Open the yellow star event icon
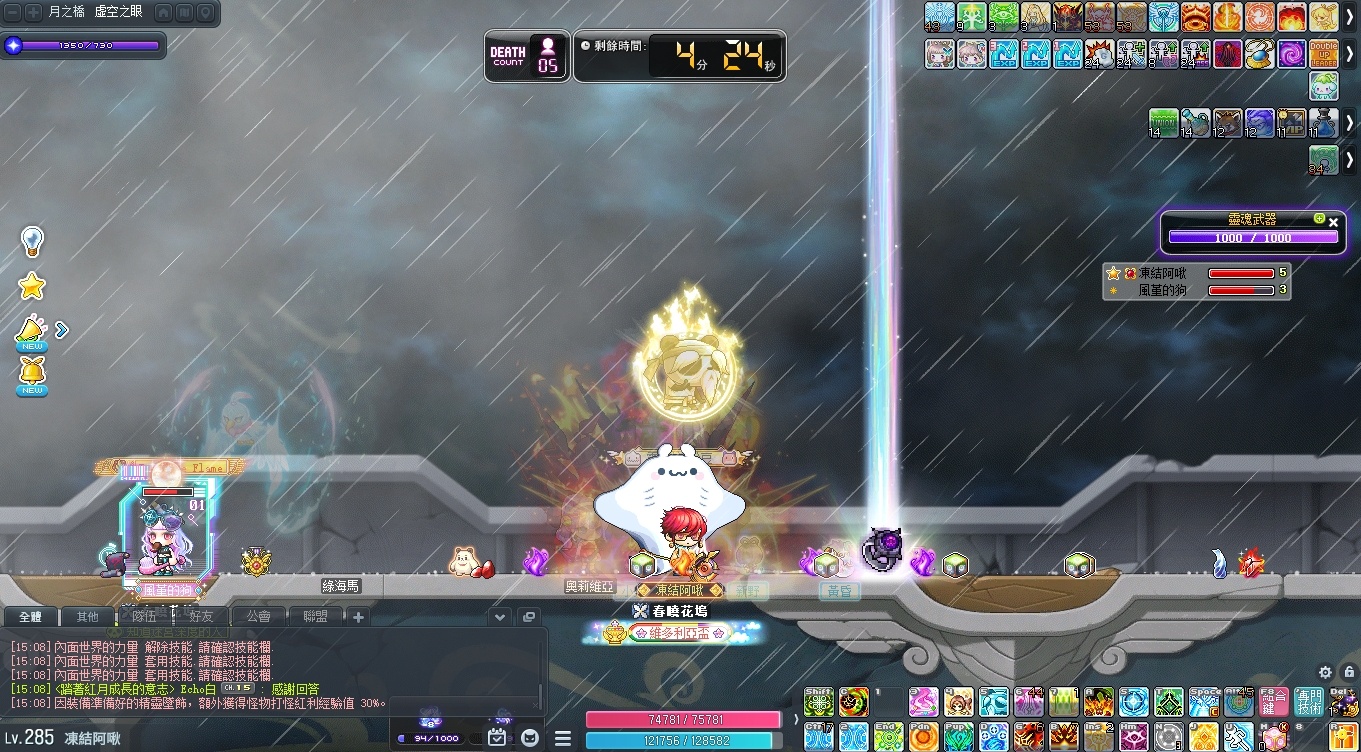Image resolution: width=1361 pixels, height=752 pixels. pyautogui.click(x=32, y=287)
